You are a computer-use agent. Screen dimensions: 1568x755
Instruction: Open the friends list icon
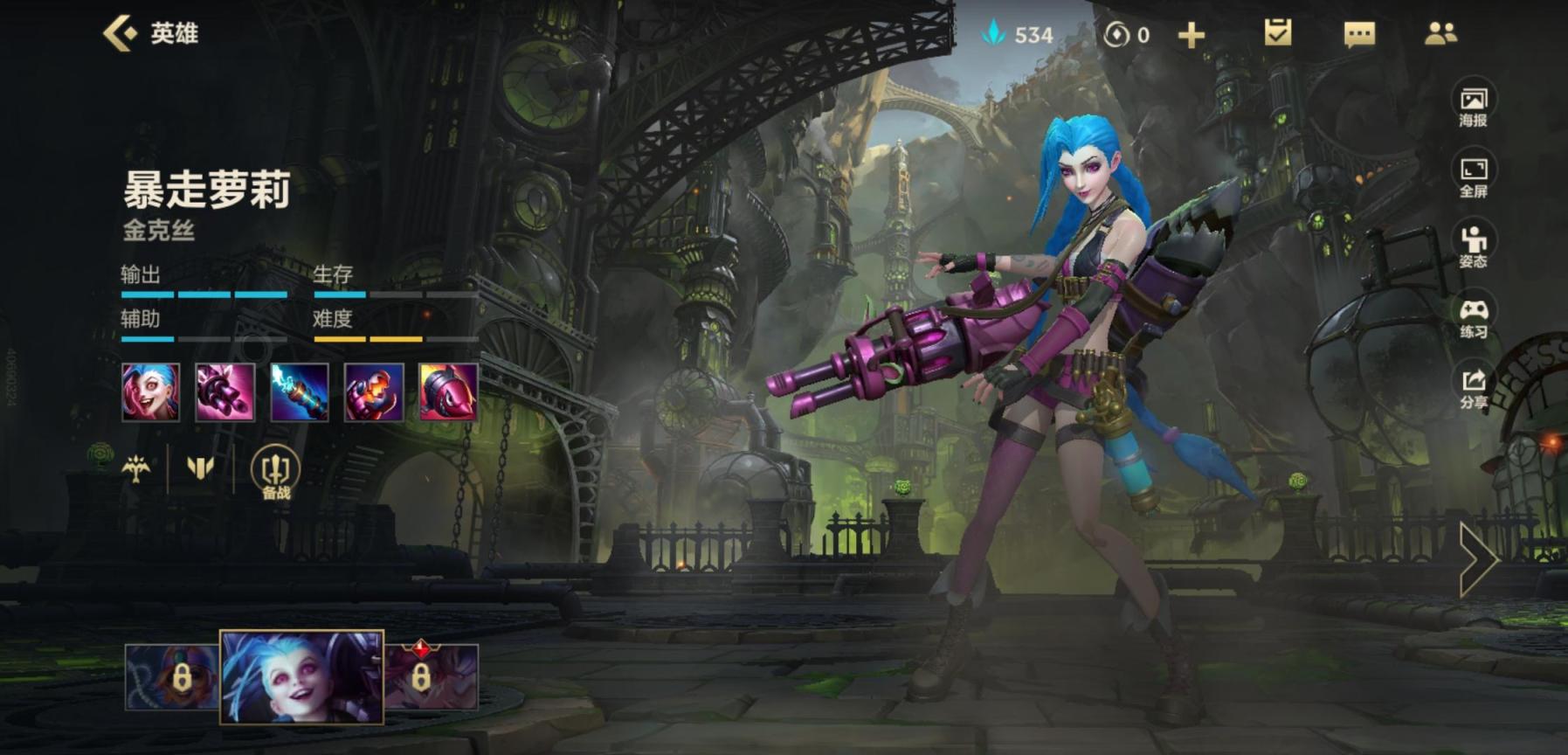tap(1440, 33)
